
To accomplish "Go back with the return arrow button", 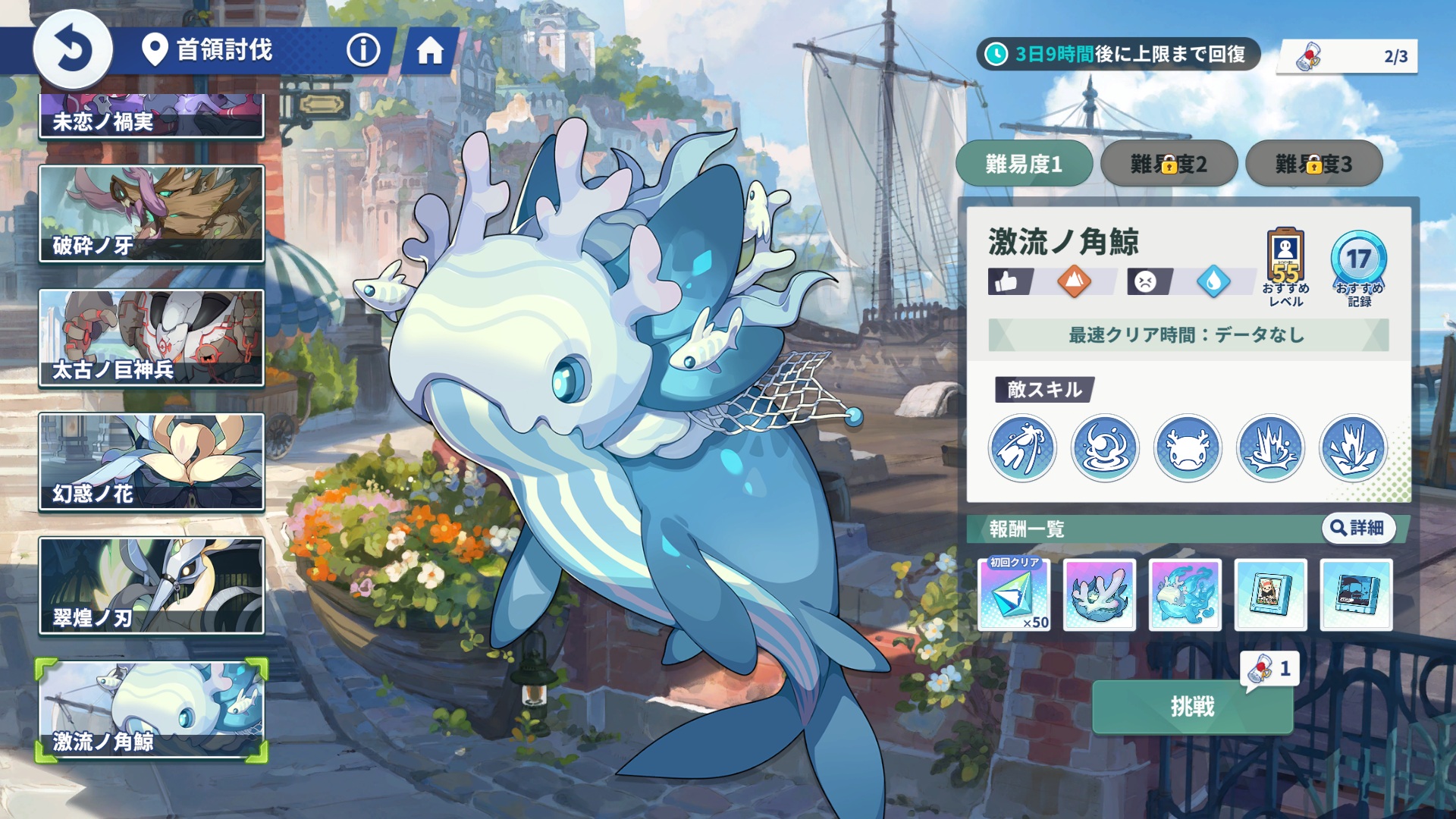I will click(73, 50).
